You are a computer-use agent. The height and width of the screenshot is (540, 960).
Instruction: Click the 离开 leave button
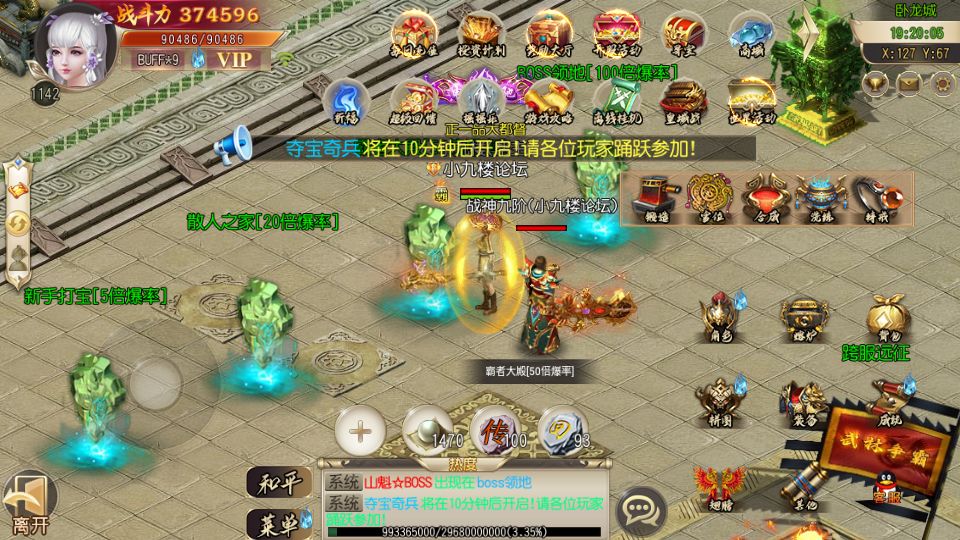click(x=28, y=503)
